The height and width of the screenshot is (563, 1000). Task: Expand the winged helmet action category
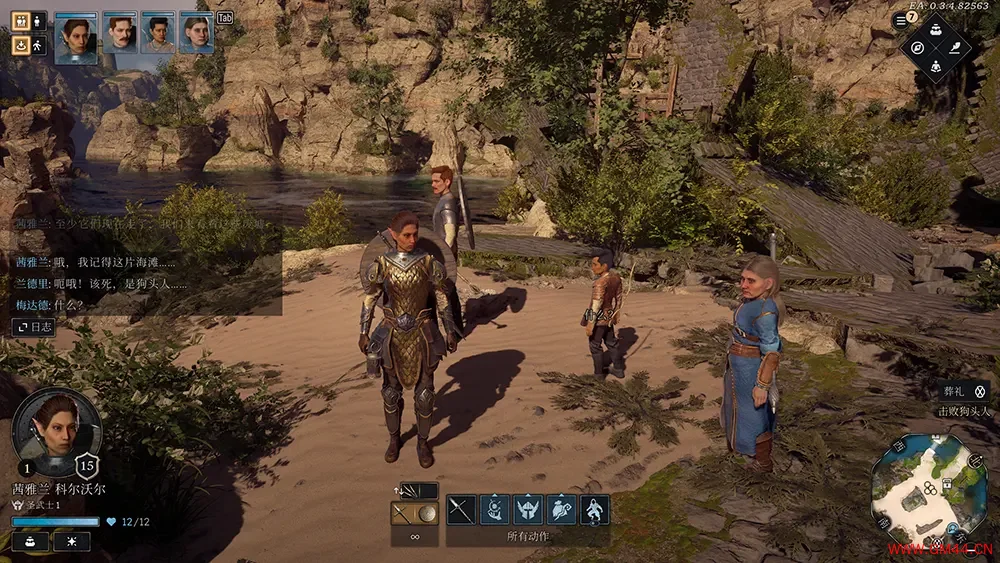pos(527,510)
